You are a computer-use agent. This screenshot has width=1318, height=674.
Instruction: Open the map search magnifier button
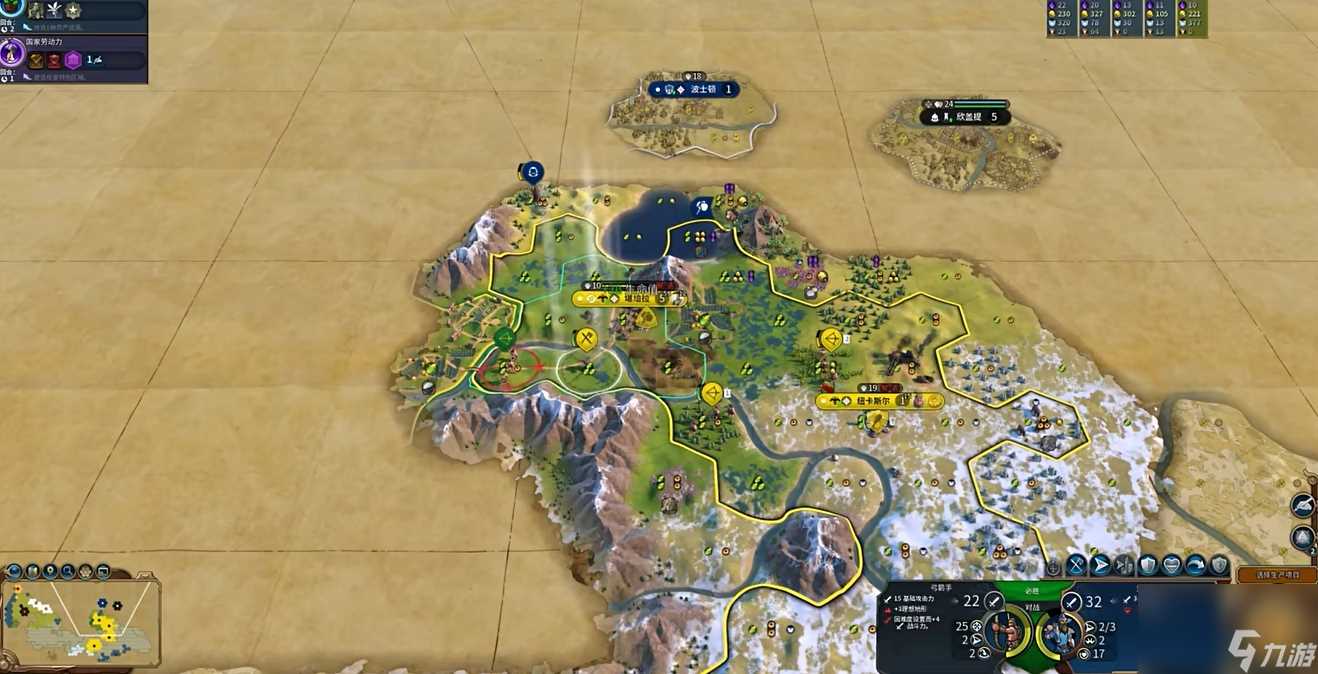click(67, 572)
